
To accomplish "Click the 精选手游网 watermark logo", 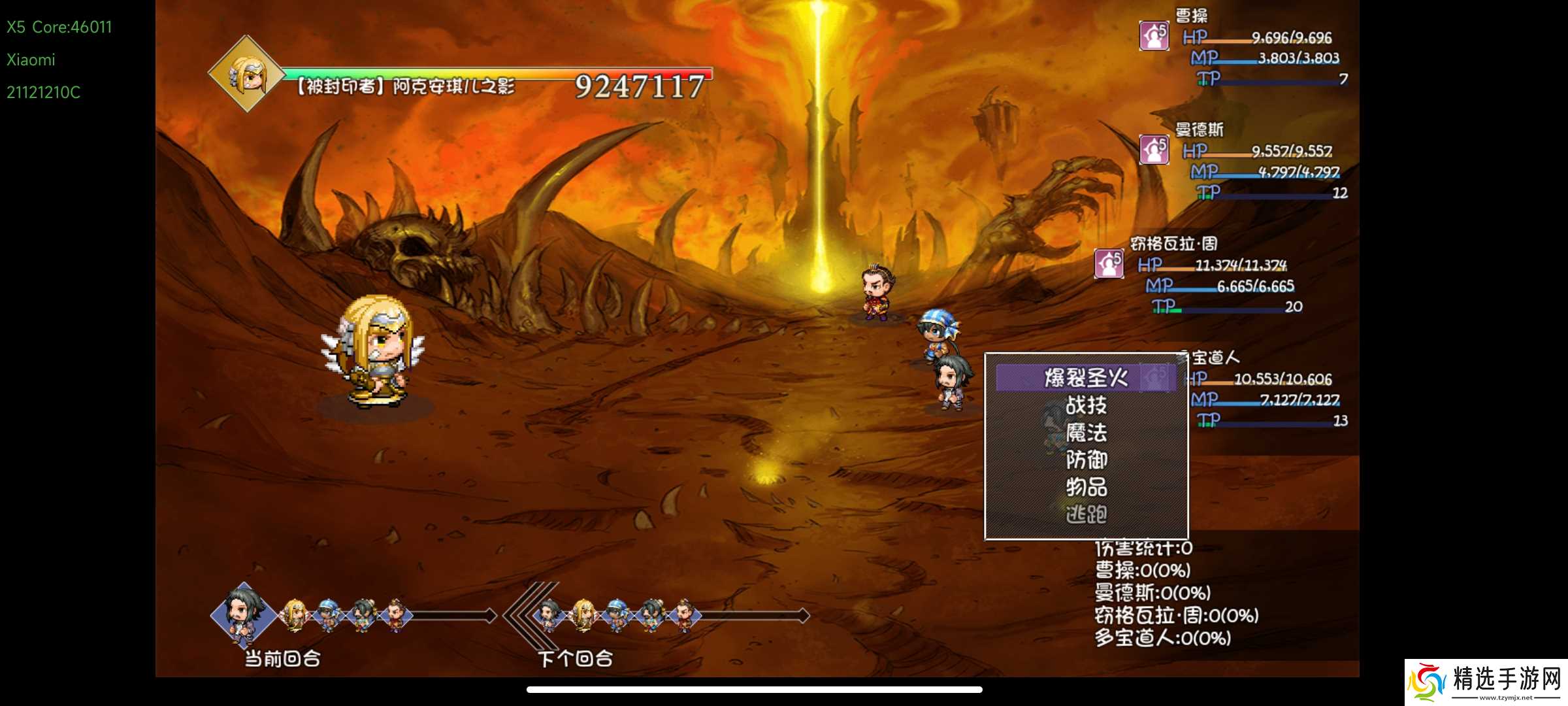I will (x=1486, y=682).
